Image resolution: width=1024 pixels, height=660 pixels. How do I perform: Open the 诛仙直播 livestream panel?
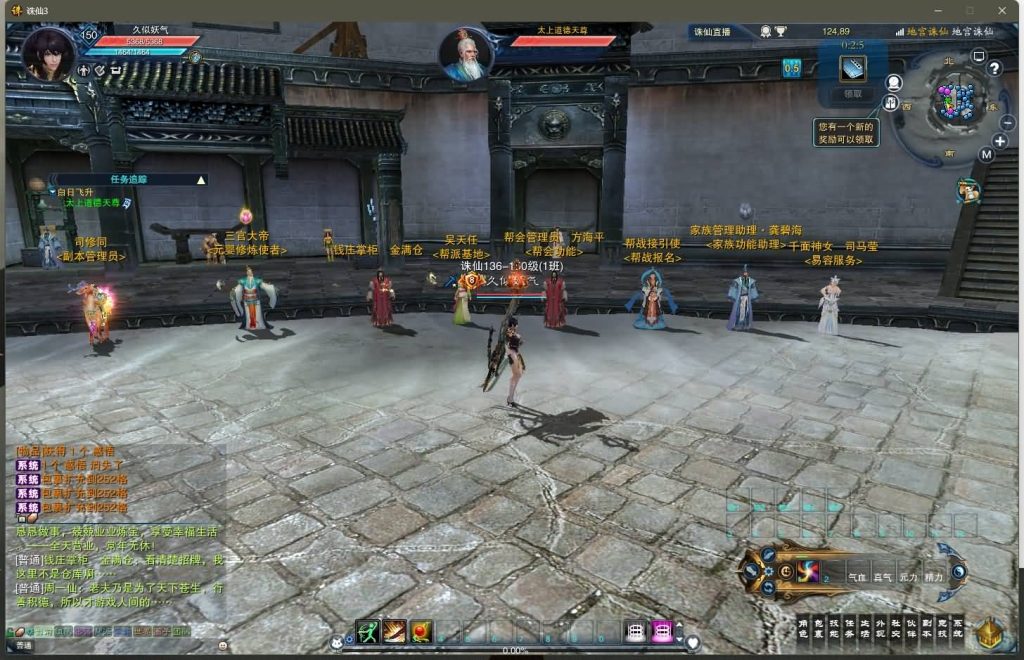(712, 32)
